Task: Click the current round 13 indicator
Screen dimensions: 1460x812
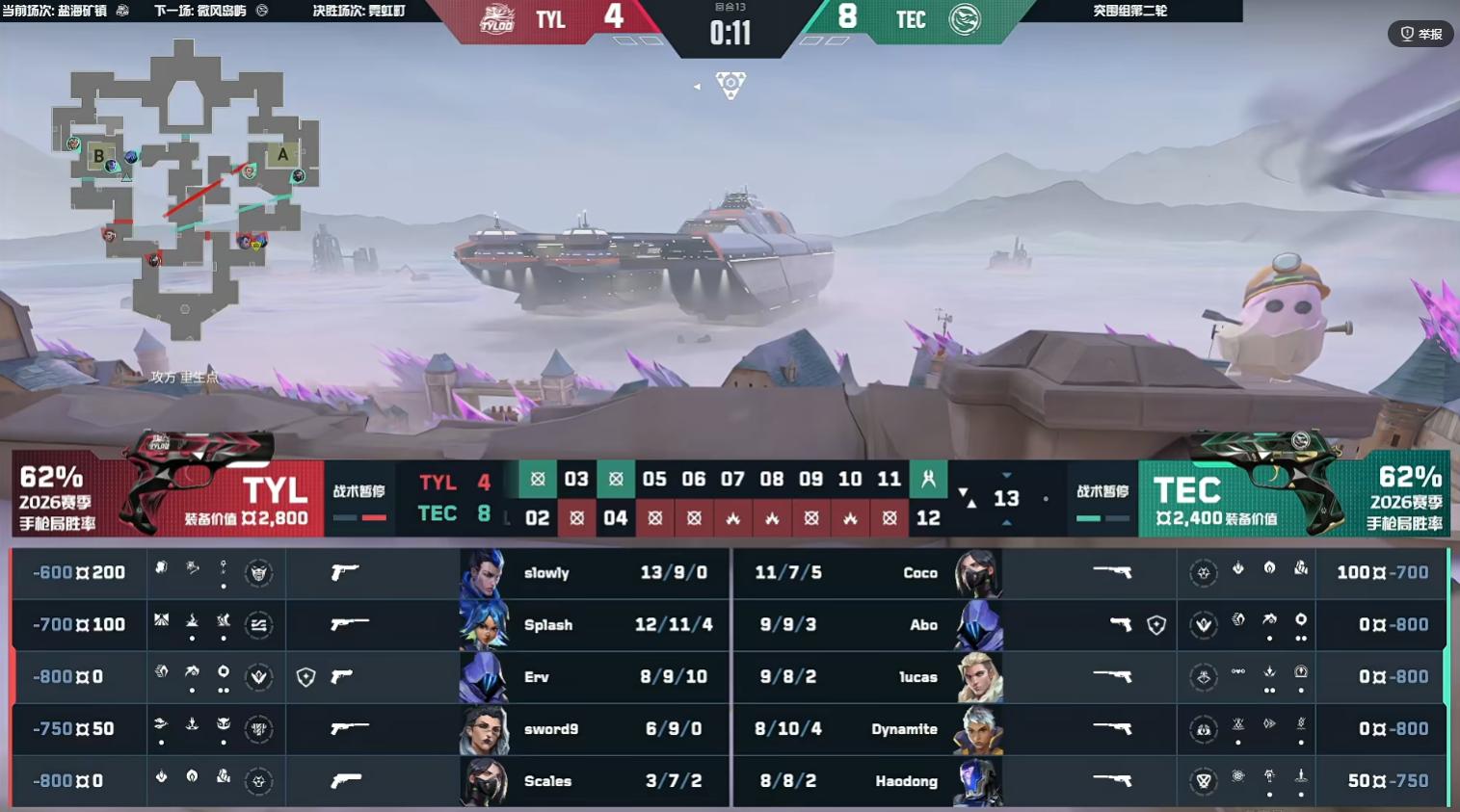Action: (1006, 498)
